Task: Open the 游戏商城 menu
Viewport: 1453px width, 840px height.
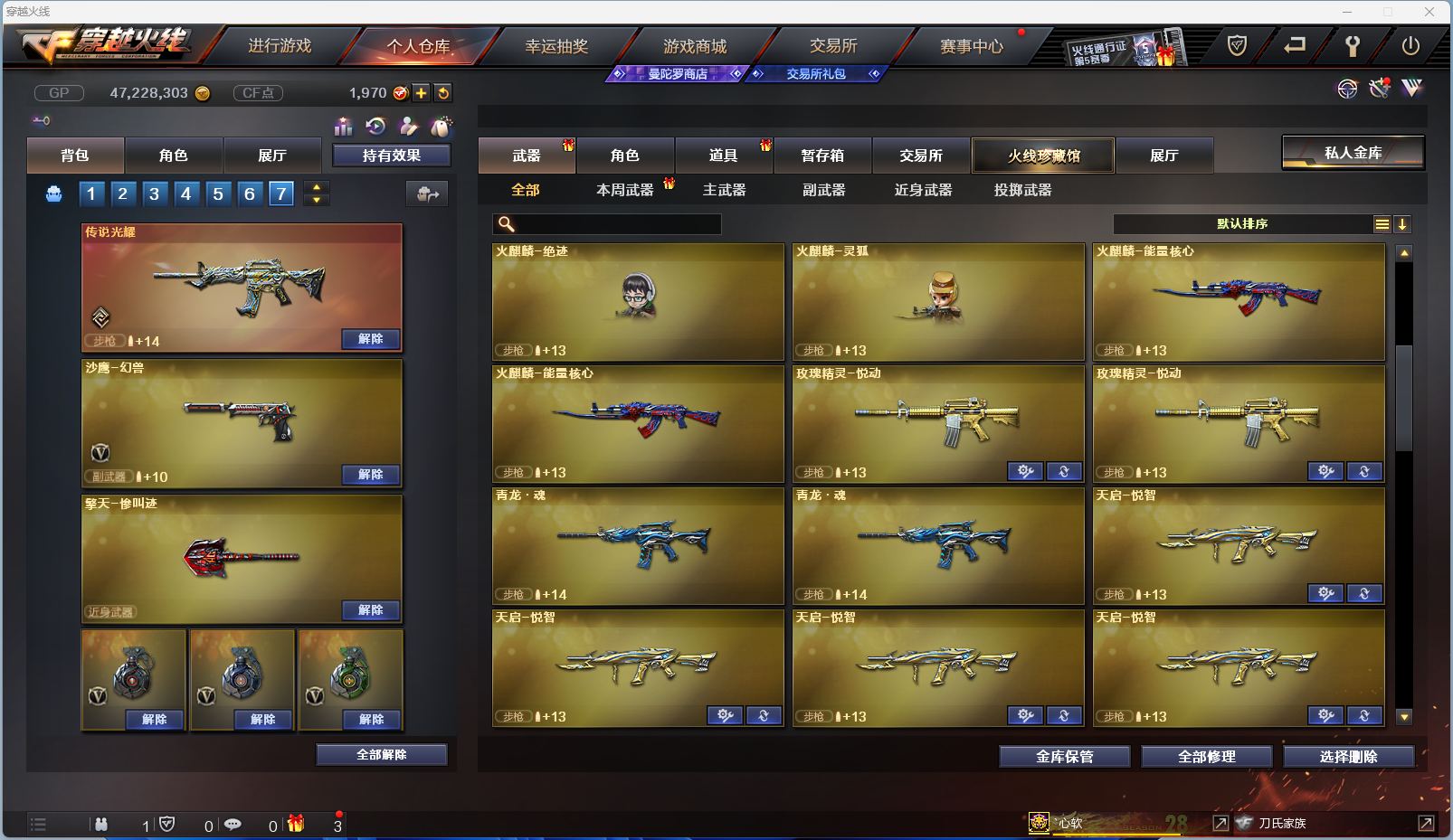Action: (697, 45)
